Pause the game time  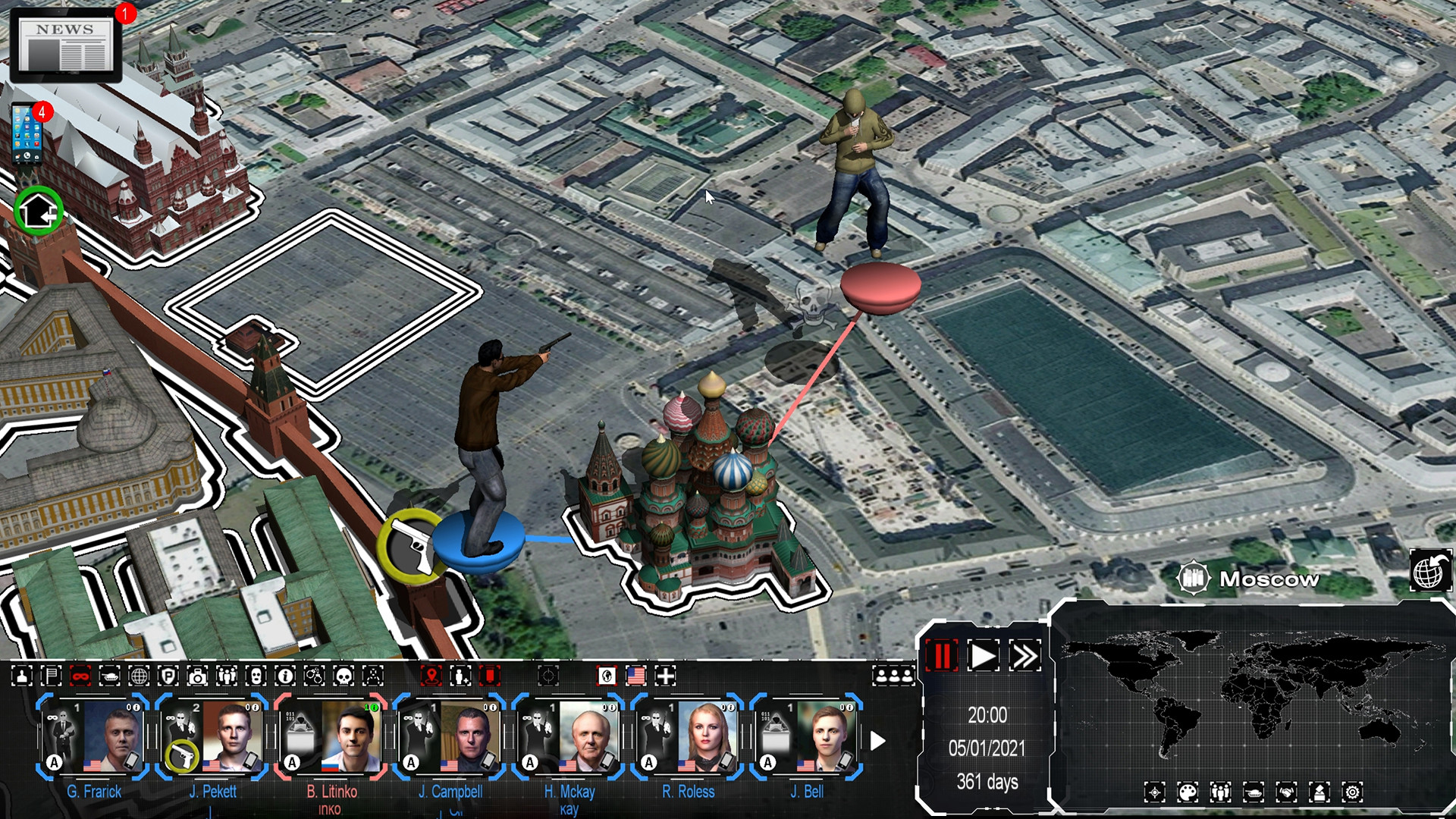[x=942, y=656]
